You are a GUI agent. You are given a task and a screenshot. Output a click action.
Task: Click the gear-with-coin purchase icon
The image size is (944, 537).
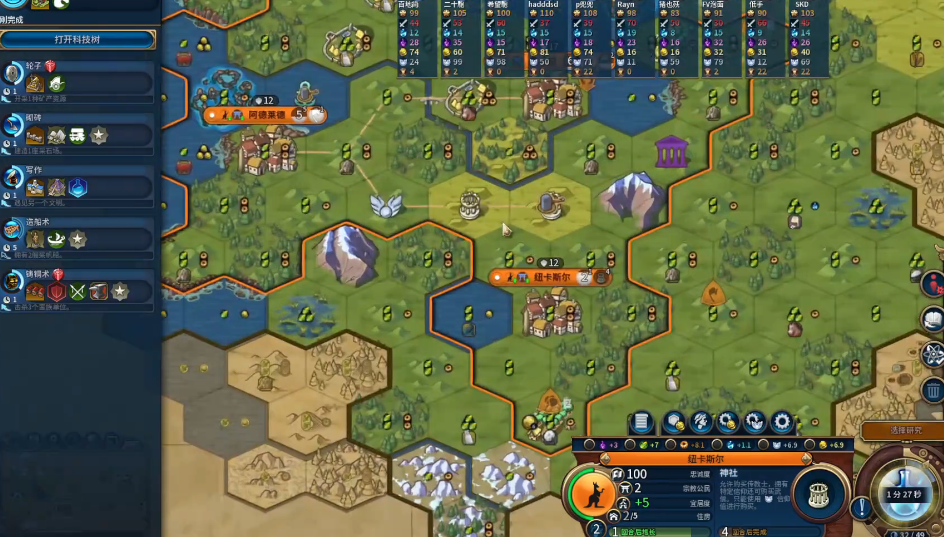click(728, 423)
